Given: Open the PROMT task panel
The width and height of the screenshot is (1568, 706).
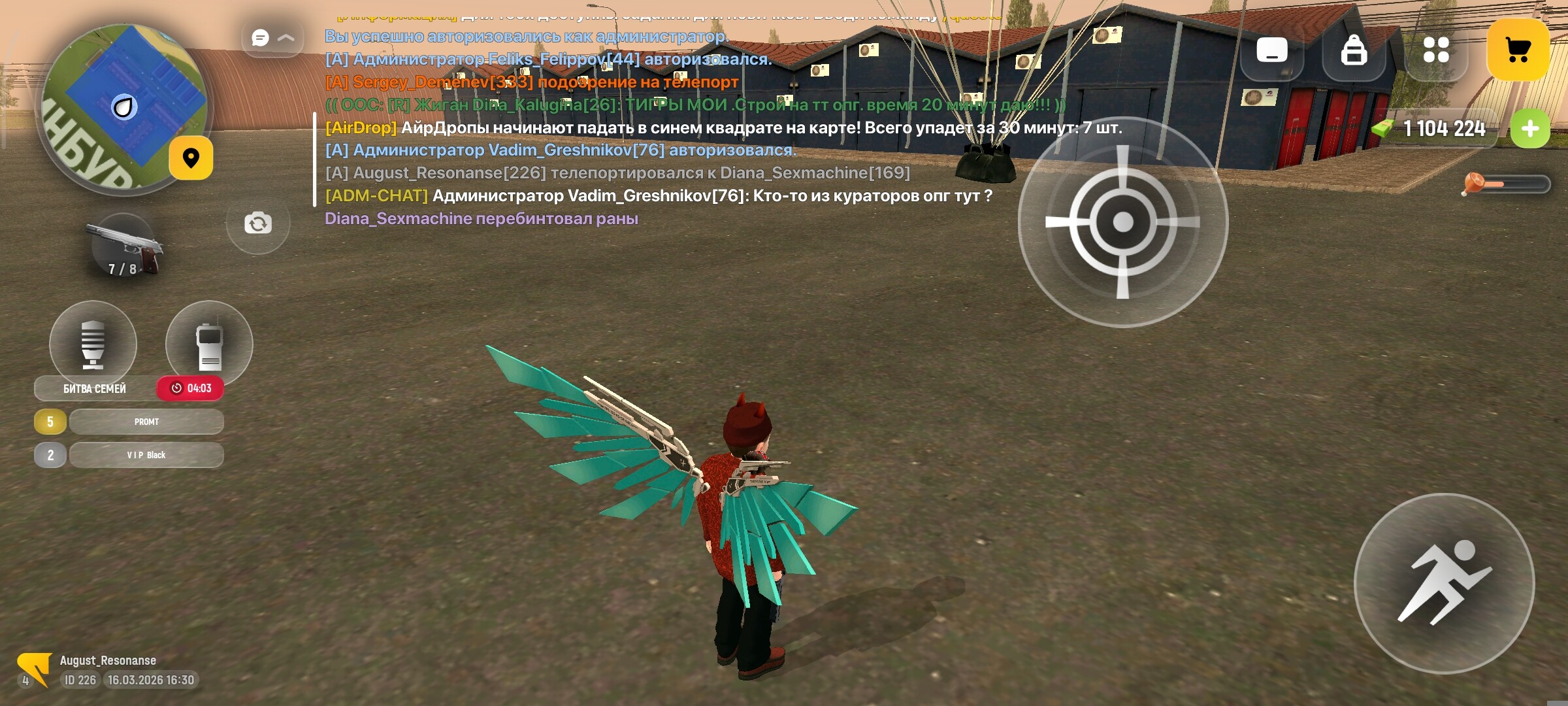Looking at the screenshot, I should point(145,422).
